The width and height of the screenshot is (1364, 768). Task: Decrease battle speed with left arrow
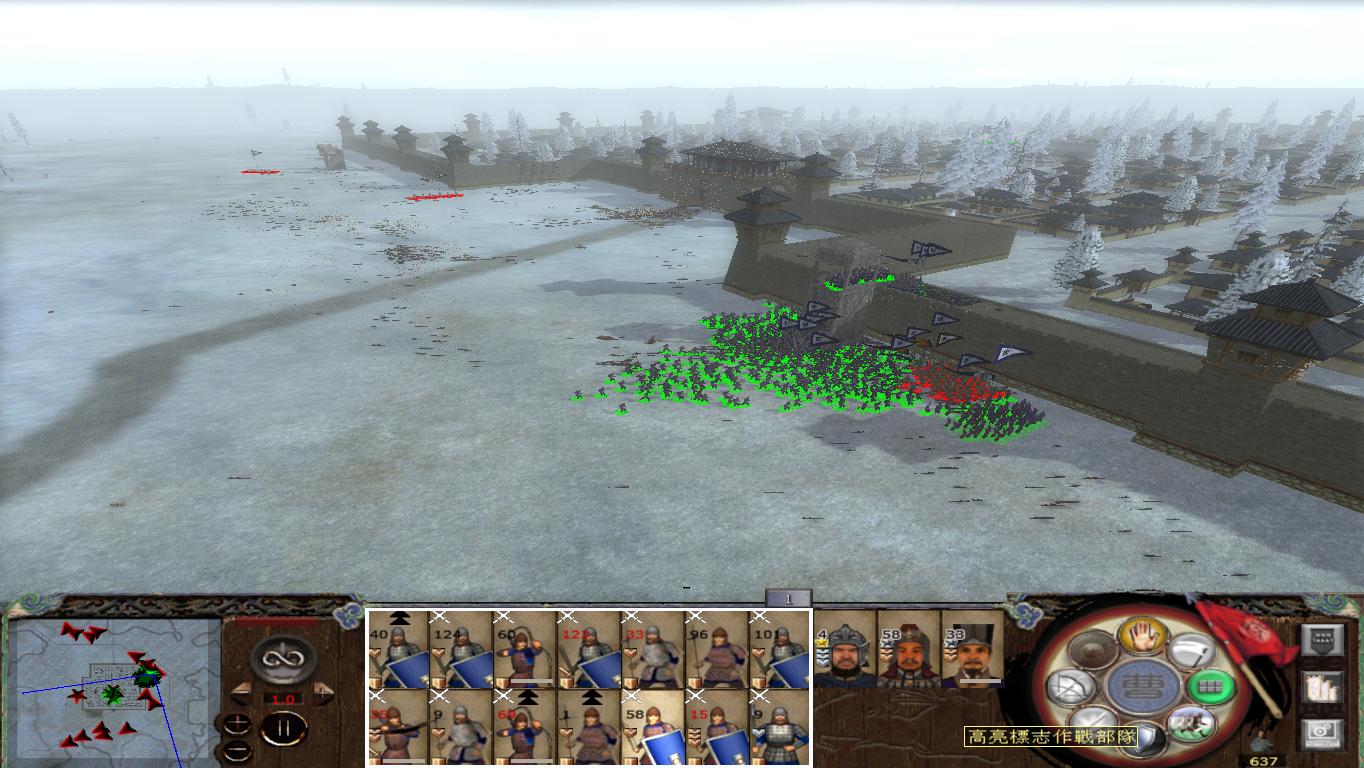click(x=239, y=692)
